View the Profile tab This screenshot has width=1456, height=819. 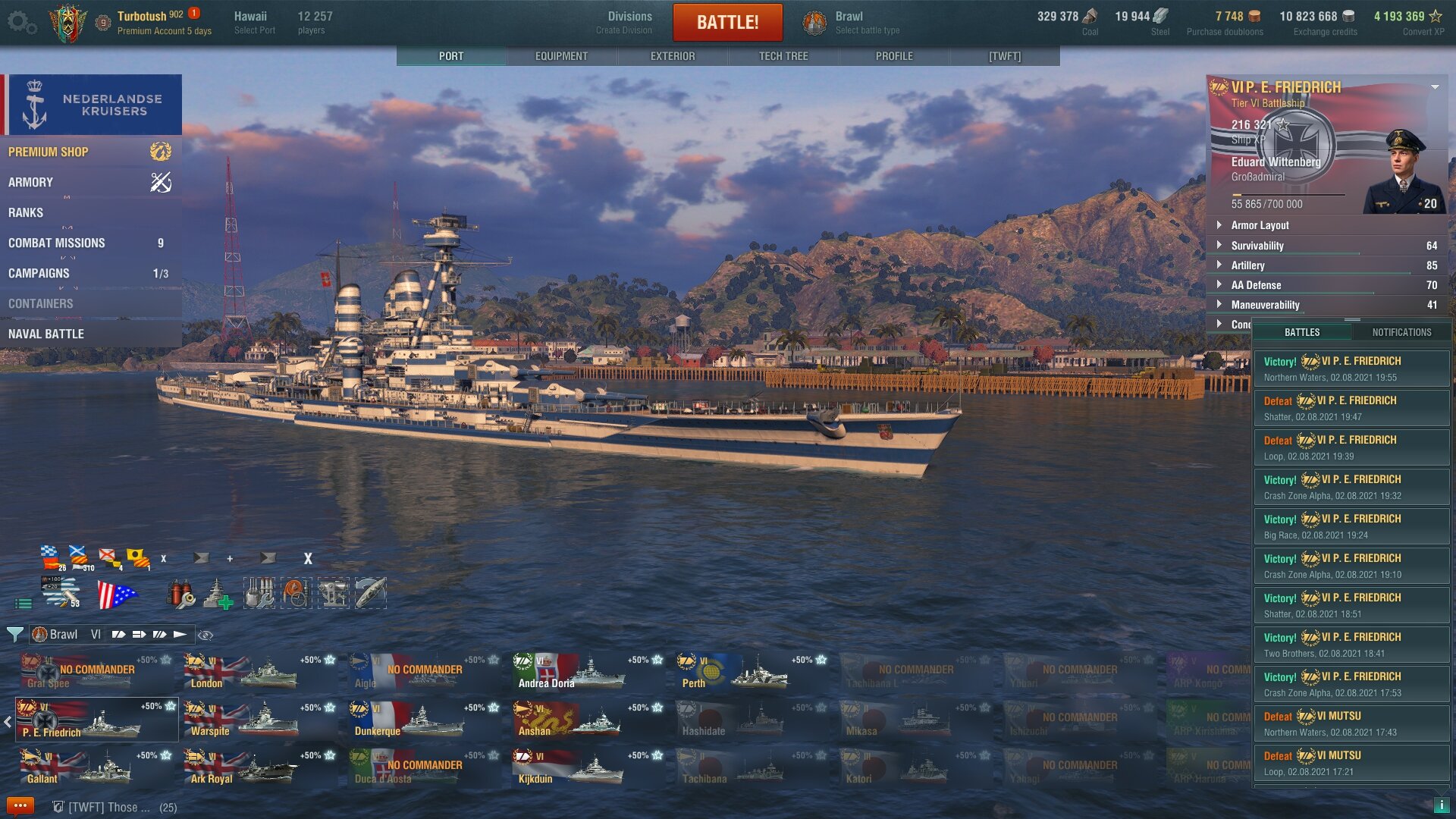[894, 56]
